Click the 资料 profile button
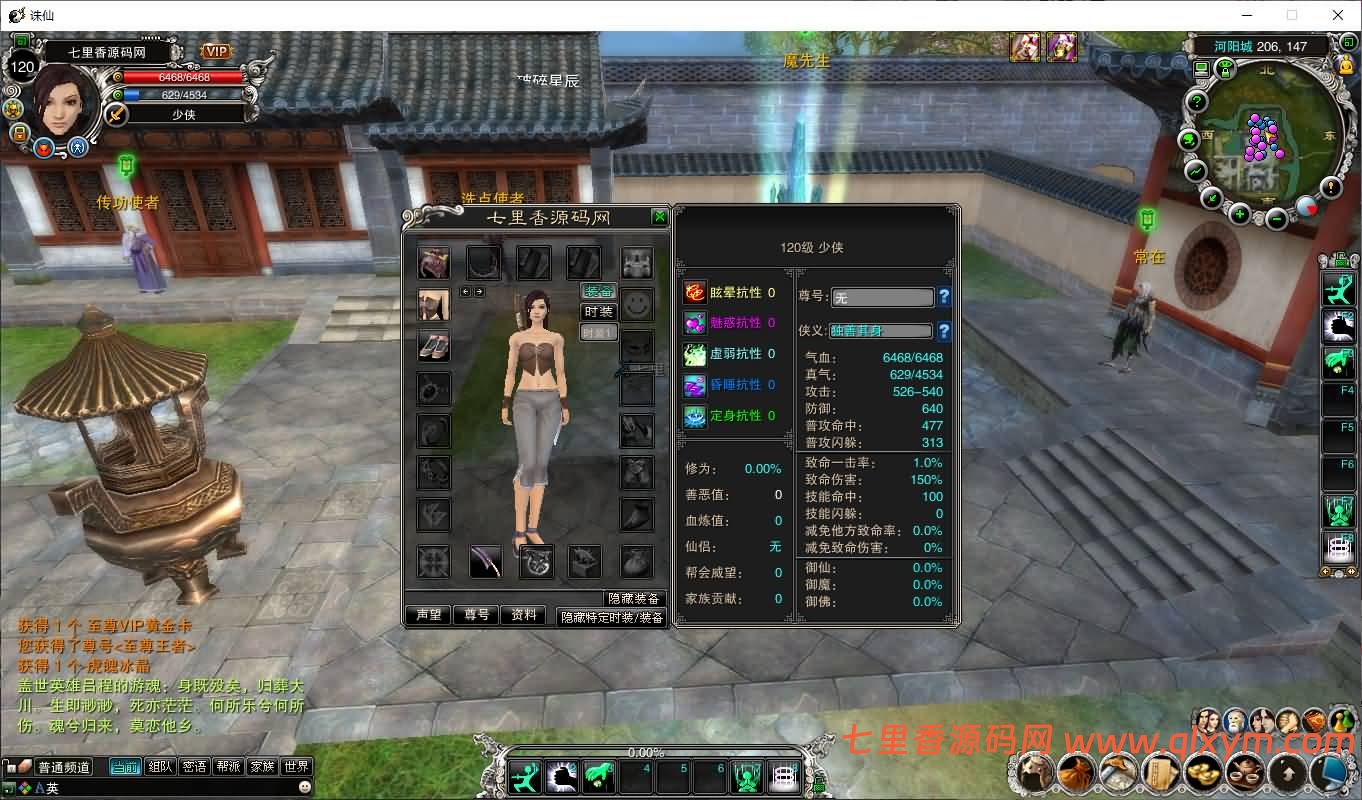Image resolution: width=1362 pixels, height=800 pixels. click(524, 616)
